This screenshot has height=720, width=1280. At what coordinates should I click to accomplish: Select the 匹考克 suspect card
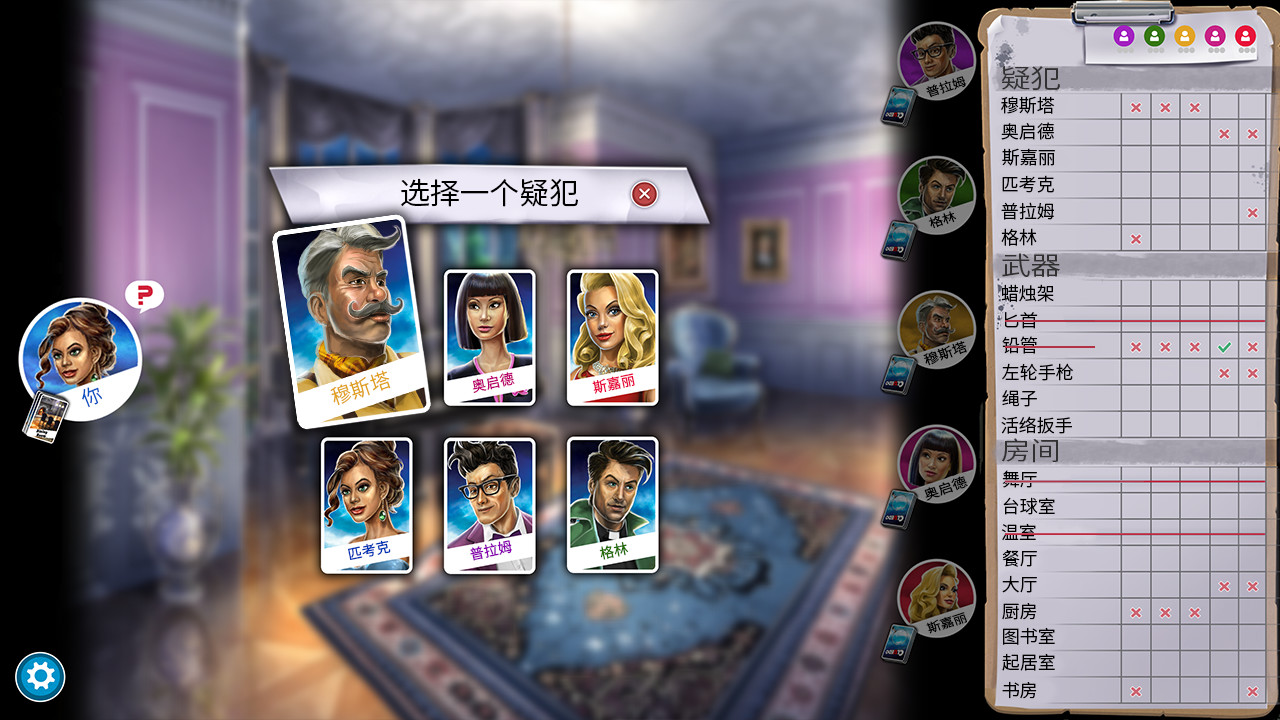click(366, 505)
